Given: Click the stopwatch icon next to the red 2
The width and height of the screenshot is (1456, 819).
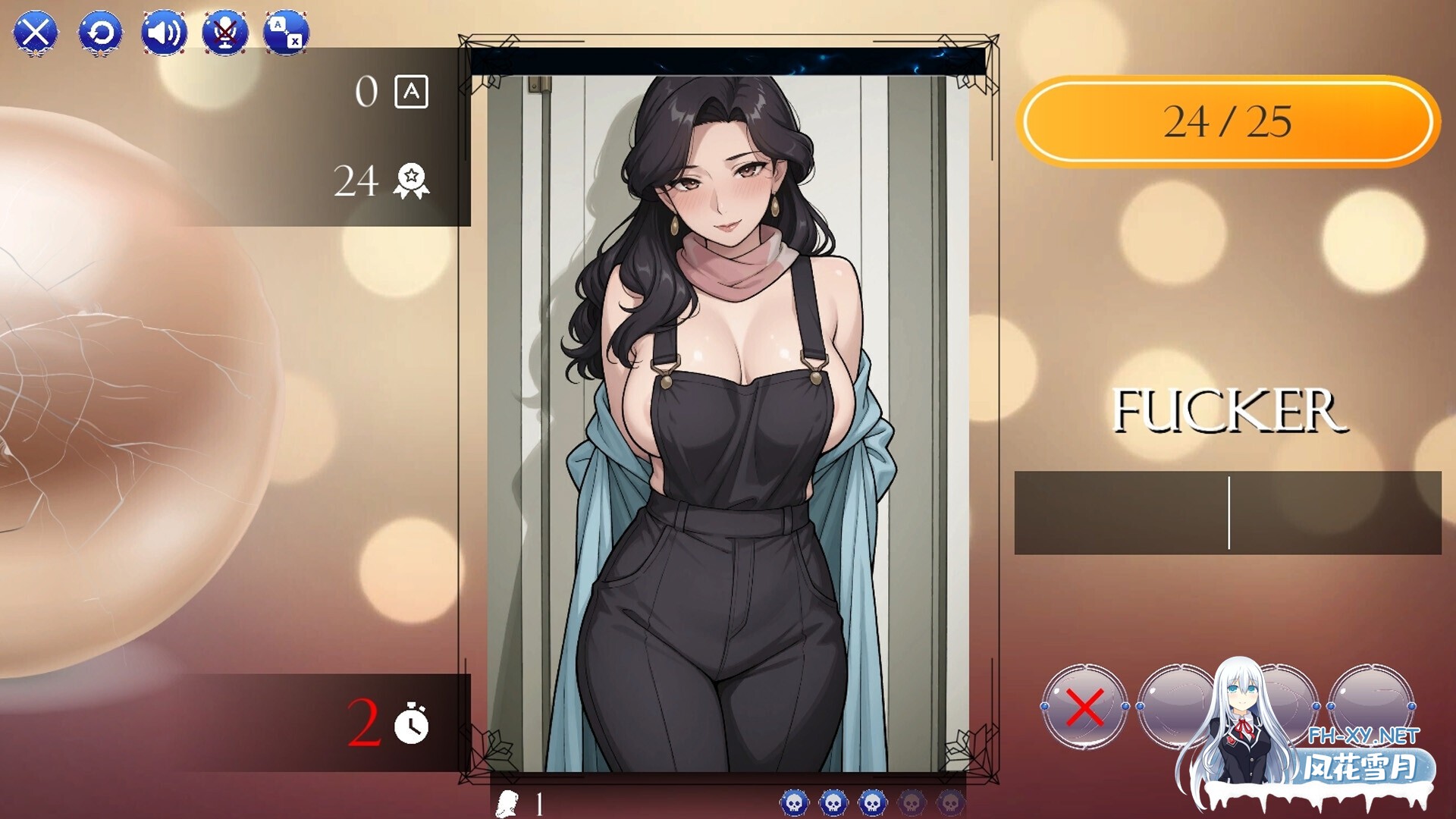Looking at the screenshot, I should [x=410, y=726].
